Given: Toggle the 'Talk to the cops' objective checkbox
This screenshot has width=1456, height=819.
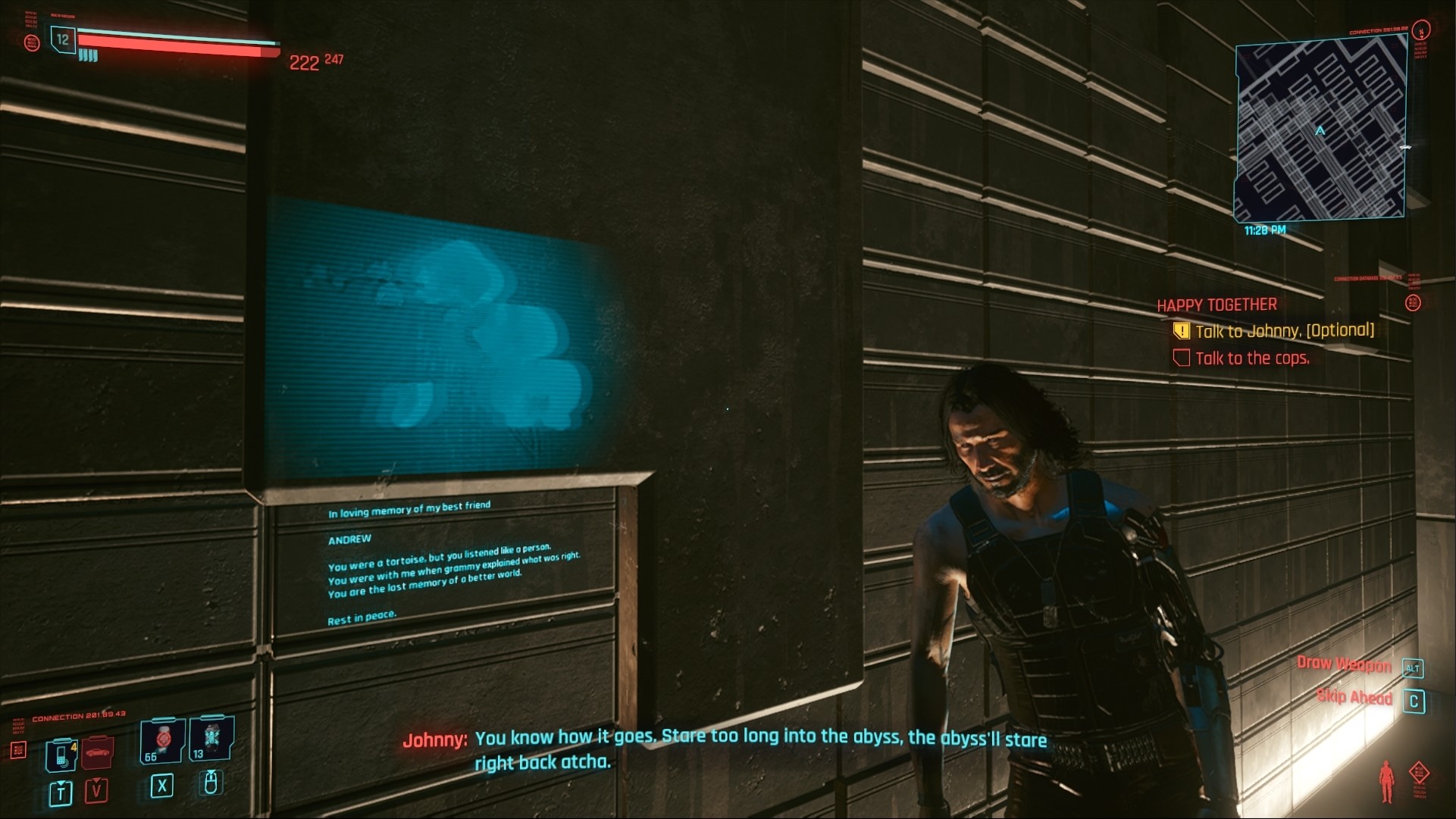Looking at the screenshot, I should click(1181, 357).
